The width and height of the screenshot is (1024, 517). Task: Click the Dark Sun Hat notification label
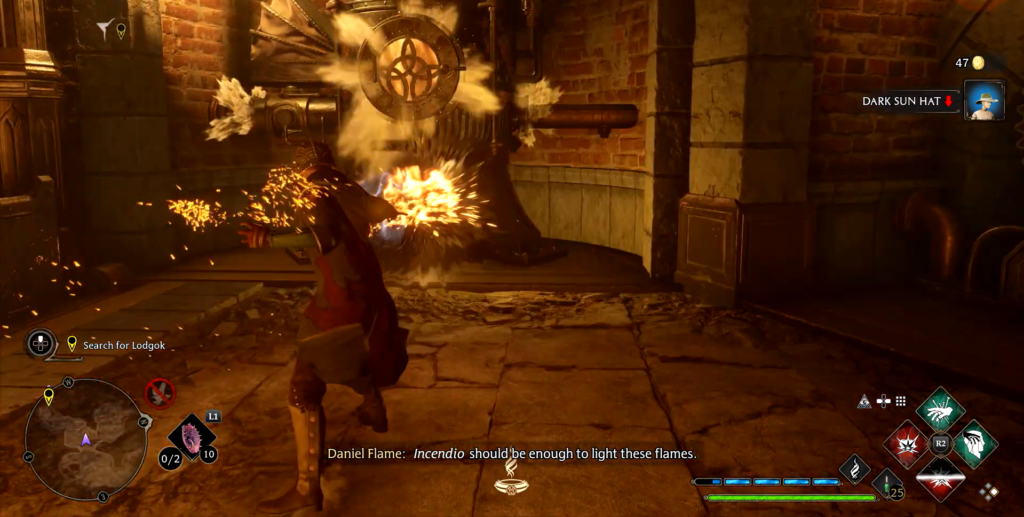click(x=908, y=101)
